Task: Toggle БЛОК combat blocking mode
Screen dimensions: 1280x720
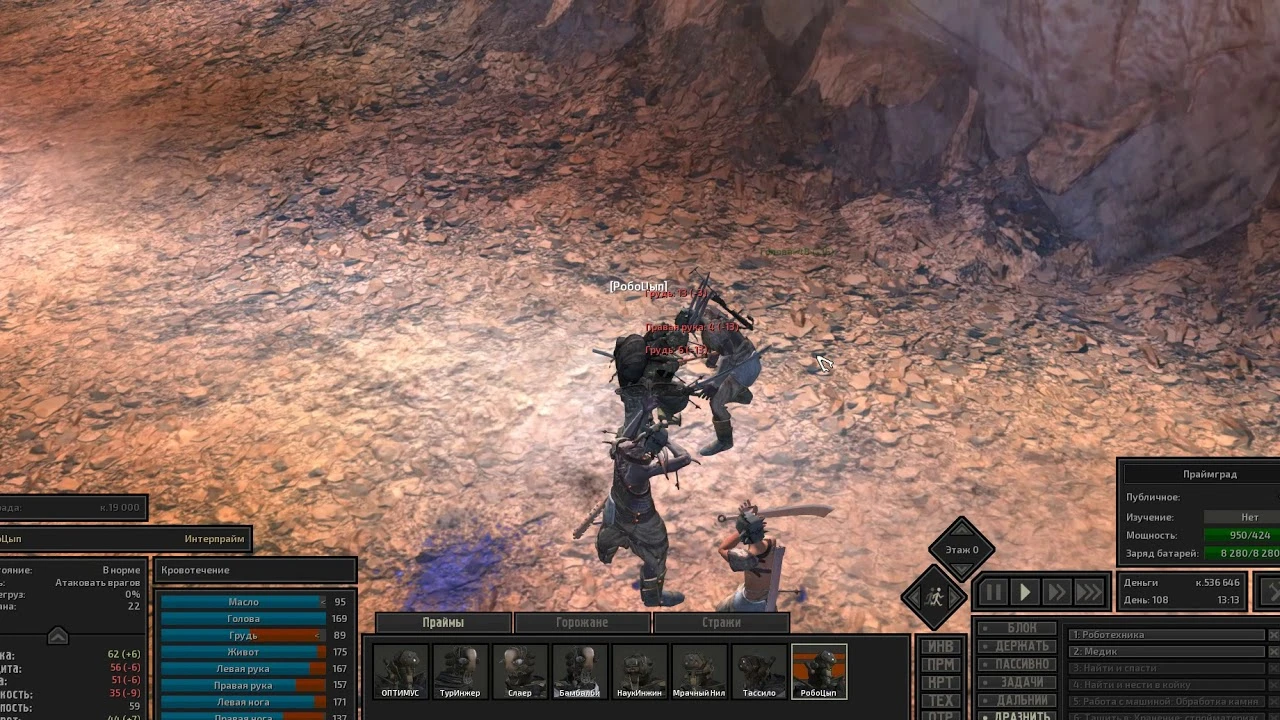Action: tap(1018, 627)
